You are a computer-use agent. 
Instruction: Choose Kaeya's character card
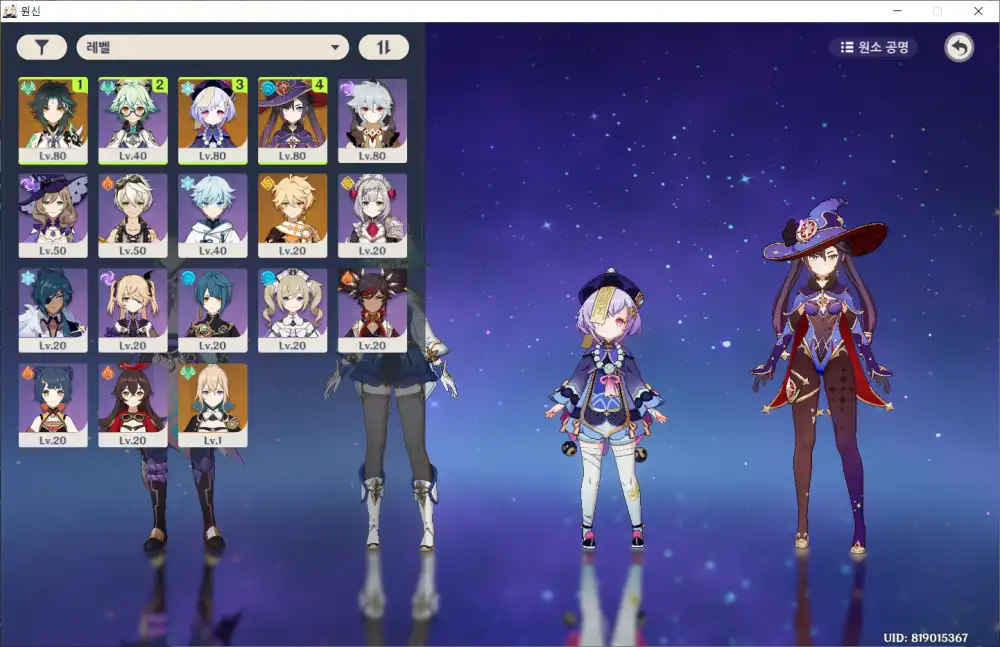(x=53, y=310)
